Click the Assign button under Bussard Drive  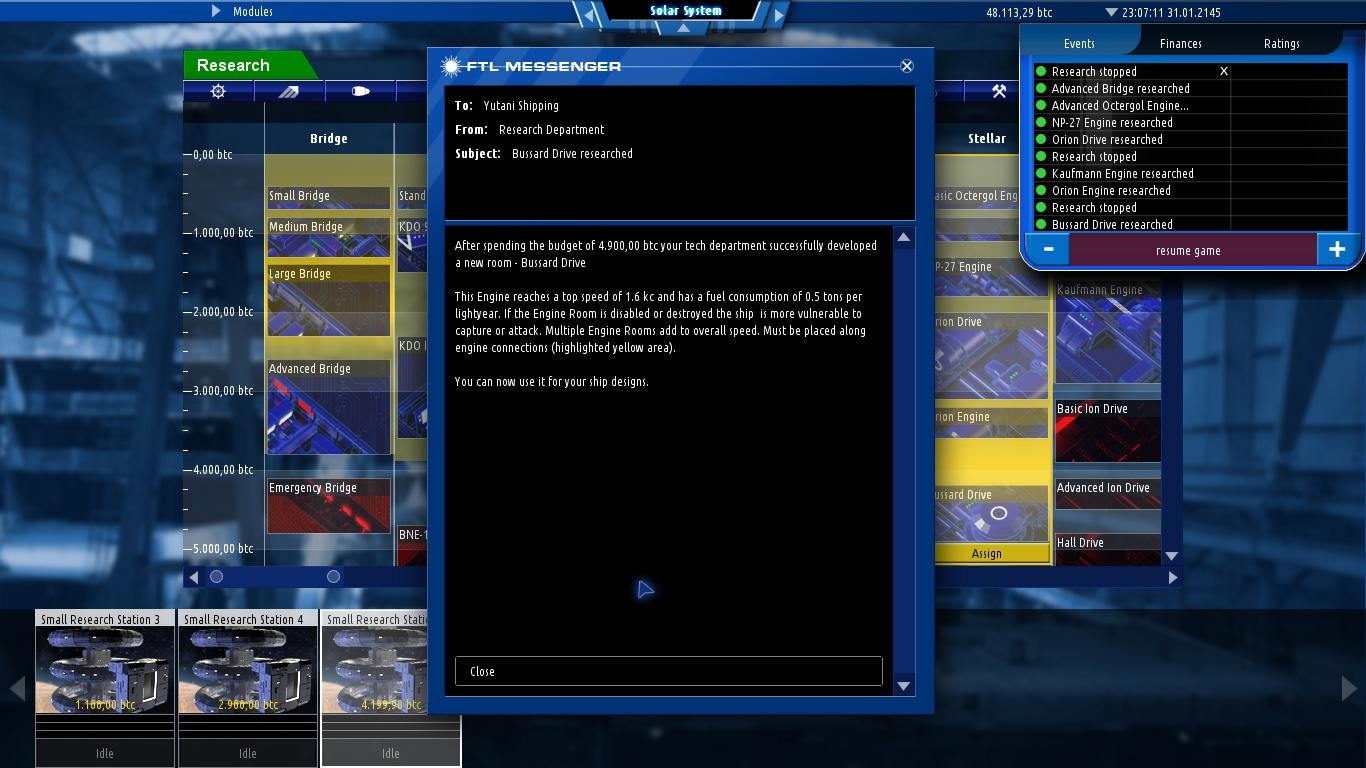989,553
